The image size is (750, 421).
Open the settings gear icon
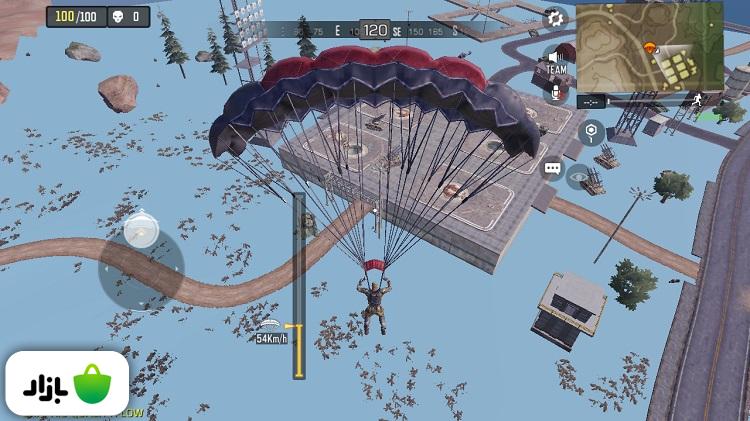coord(555,18)
